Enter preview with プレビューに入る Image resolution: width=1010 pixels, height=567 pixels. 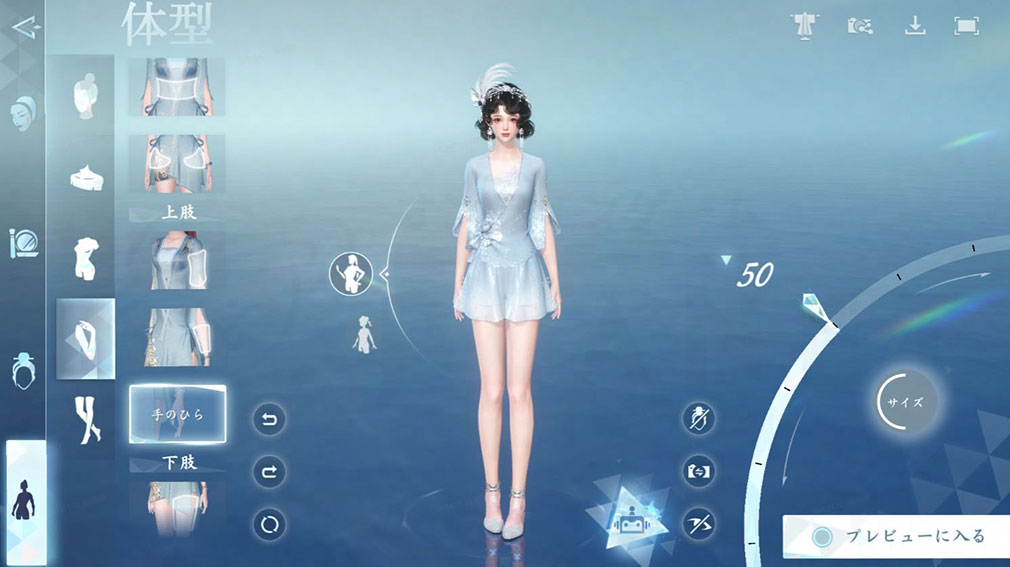(x=895, y=537)
